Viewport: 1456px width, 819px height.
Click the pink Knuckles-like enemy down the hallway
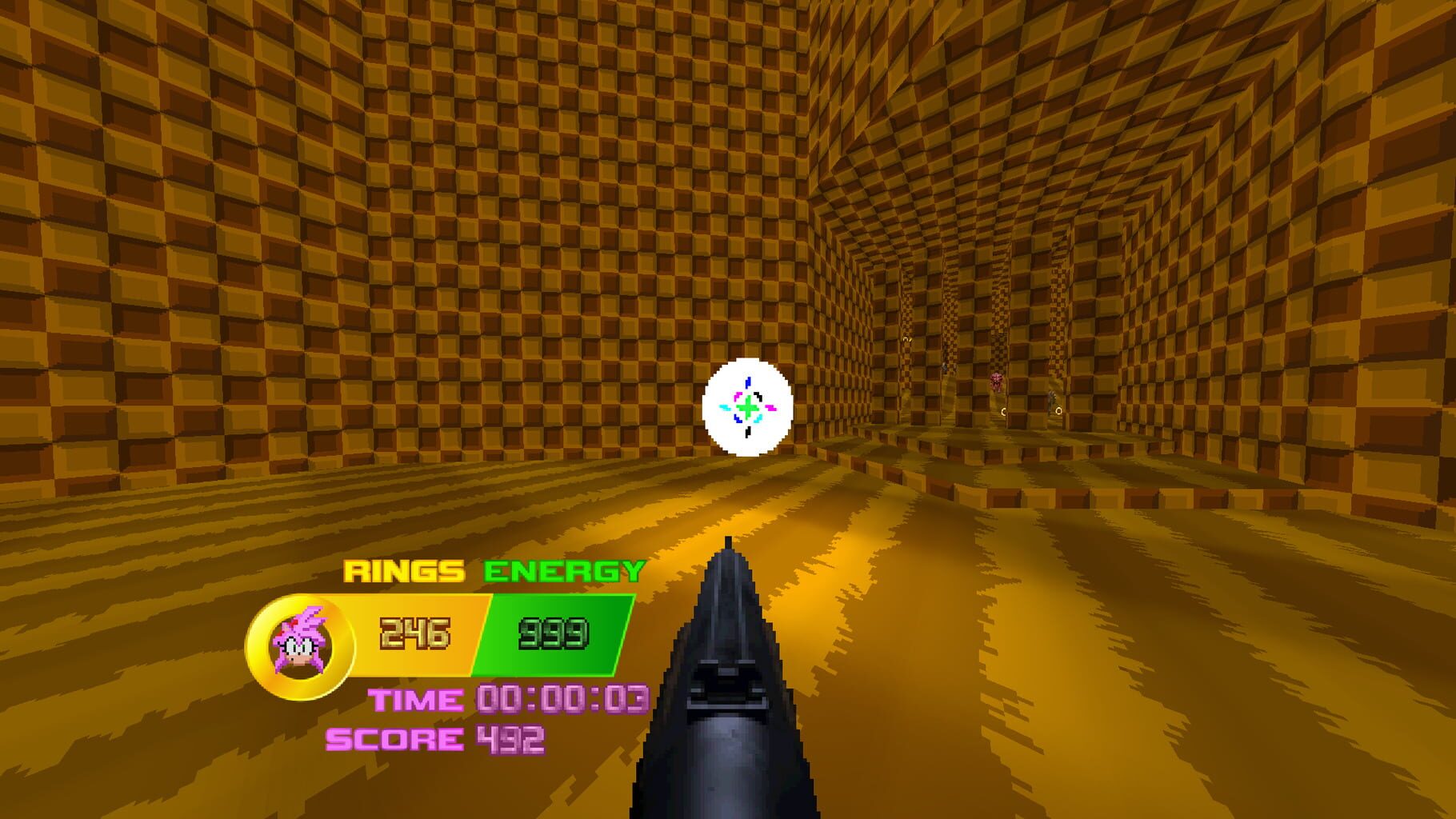(996, 382)
